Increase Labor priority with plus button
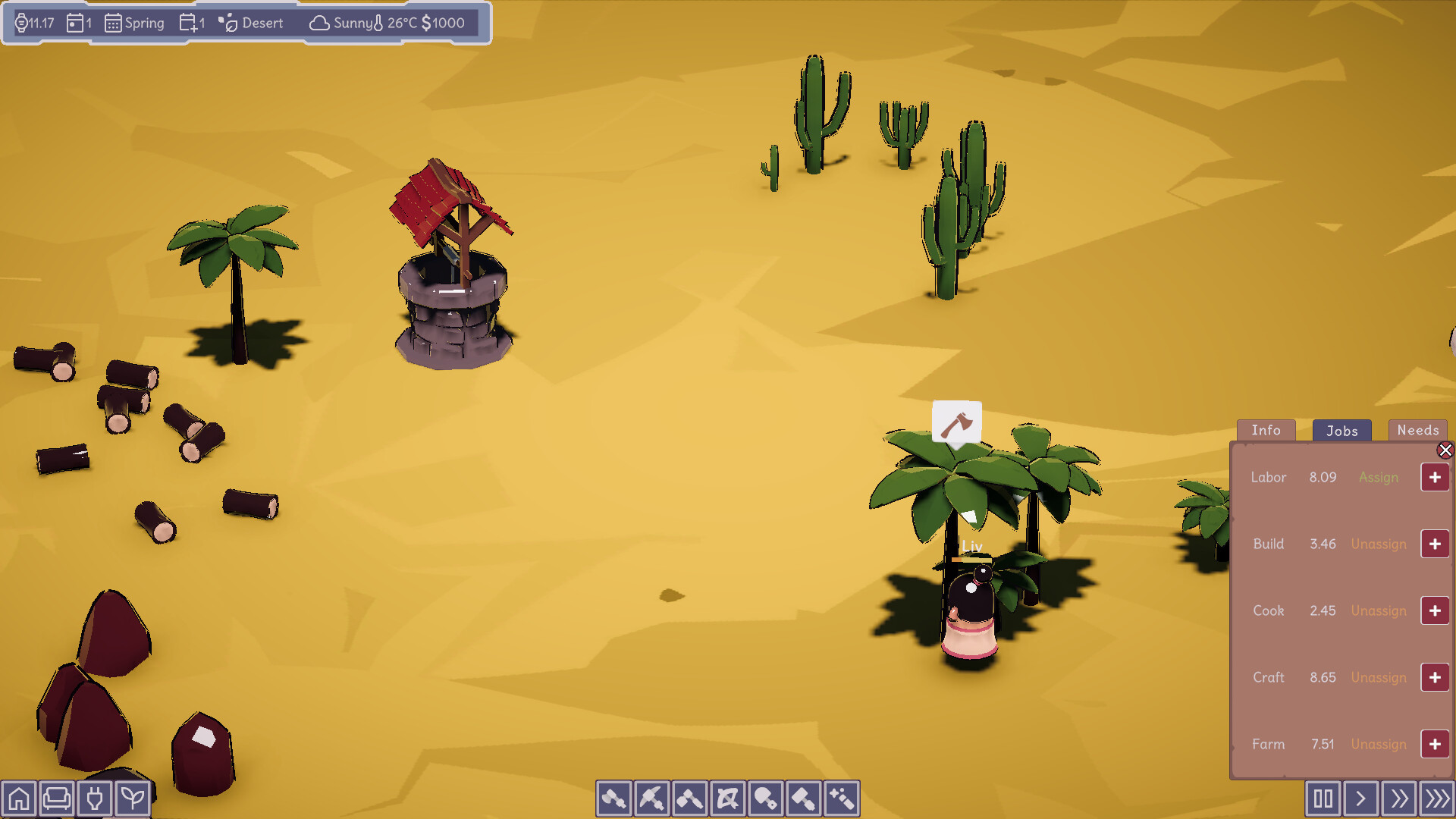Image resolution: width=1456 pixels, height=819 pixels. [1435, 477]
